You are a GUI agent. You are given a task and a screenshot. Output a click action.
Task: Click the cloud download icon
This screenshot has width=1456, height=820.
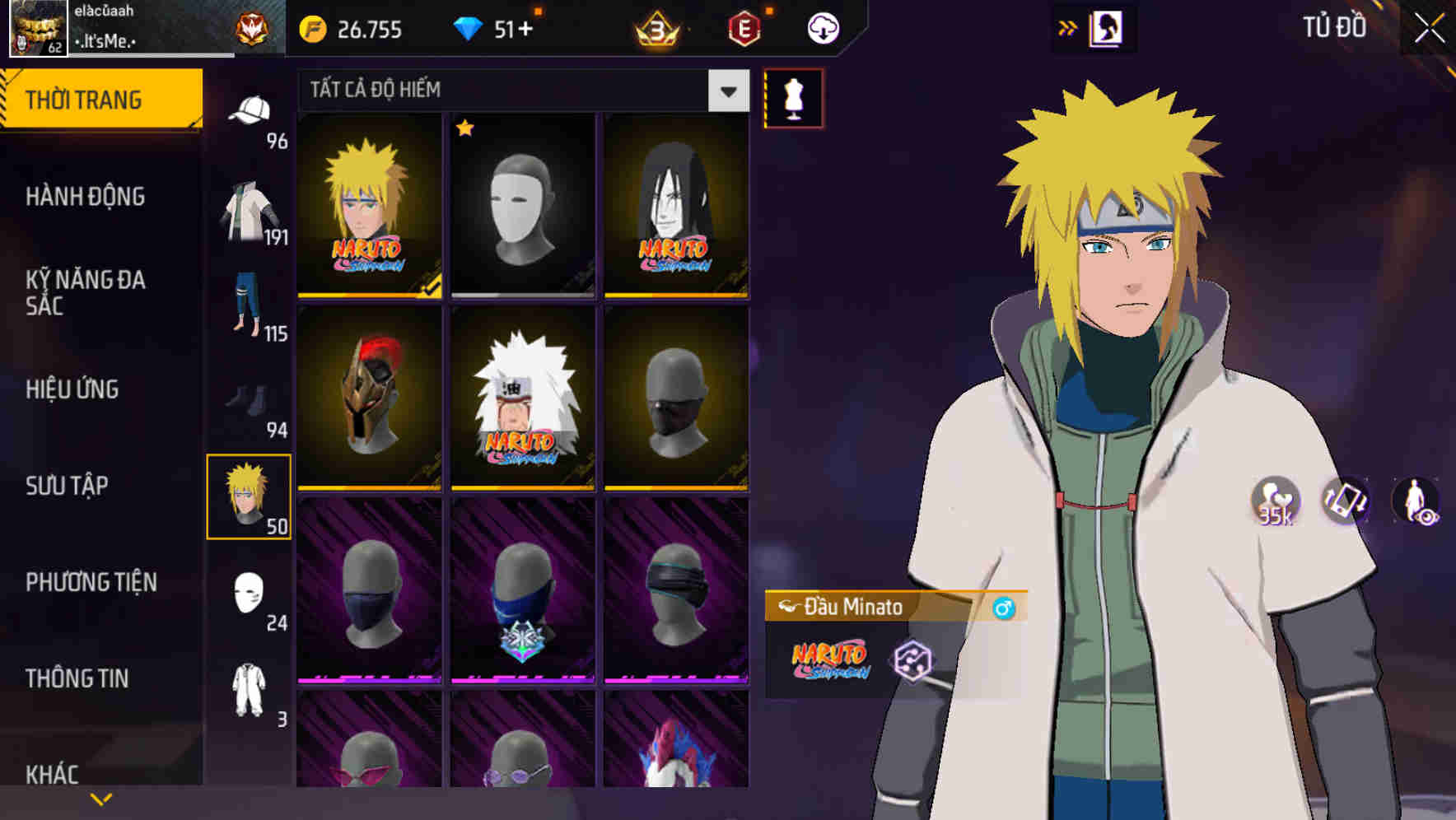click(823, 28)
